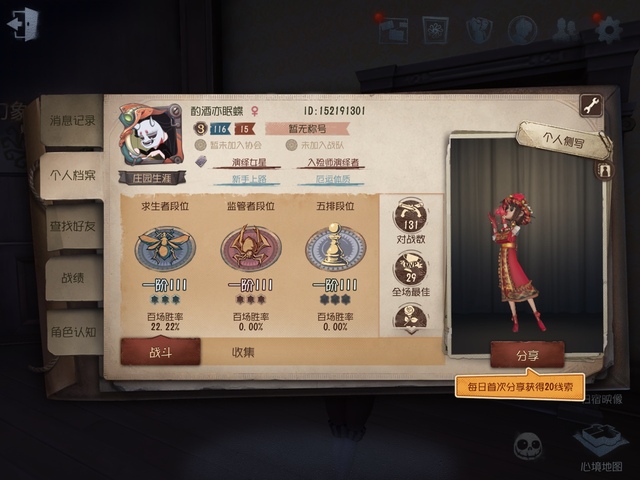
Task: View the 全场最佳 MVP count stat
Action: point(410,272)
